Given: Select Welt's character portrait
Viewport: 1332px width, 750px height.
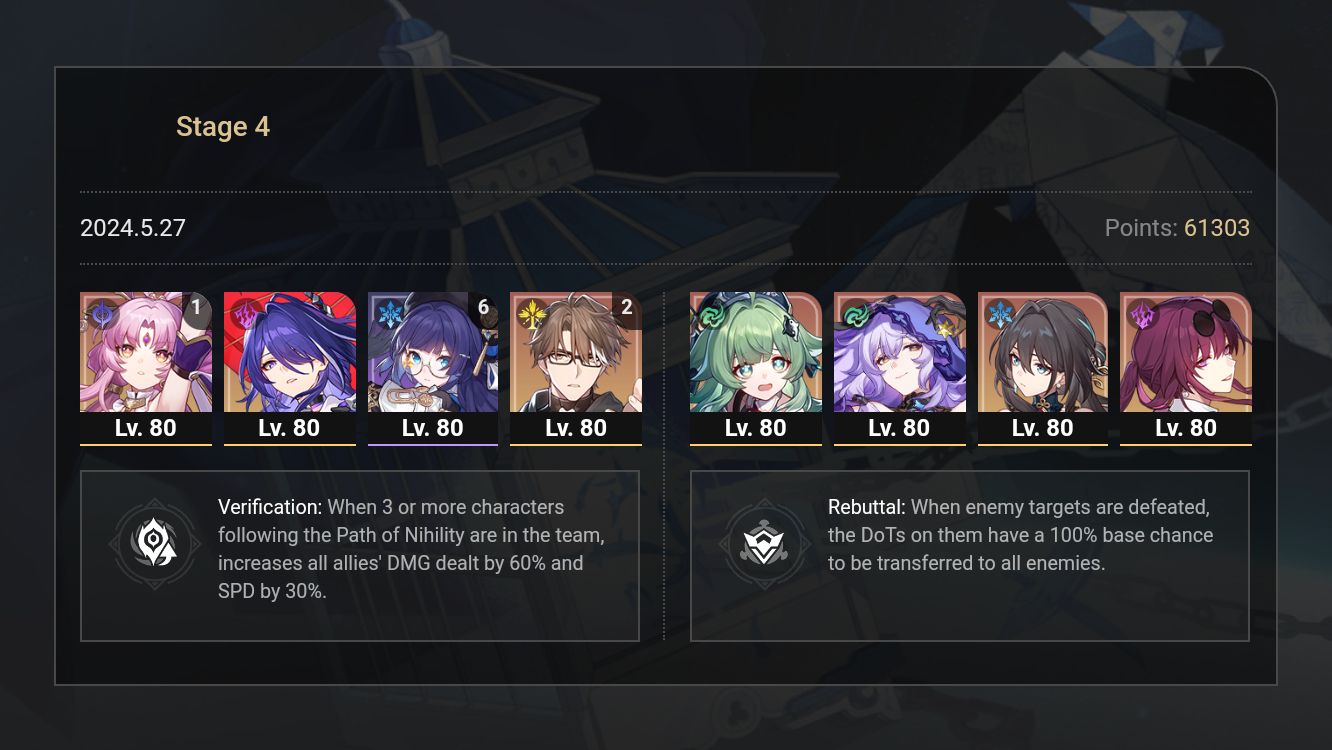Looking at the screenshot, I should pyautogui.click(x=576, y=355).
